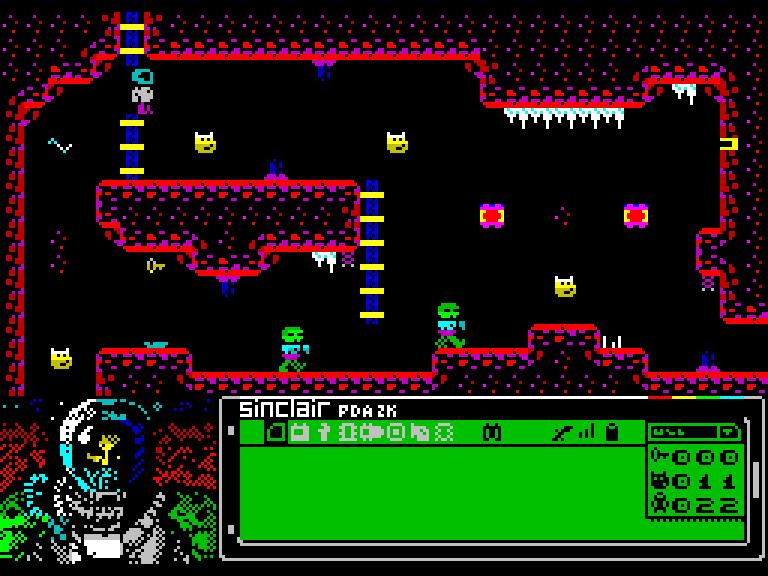Select the dithered globe icon in PDA toolbar
The width and height of the screenshot is (768, 576).
444,432
